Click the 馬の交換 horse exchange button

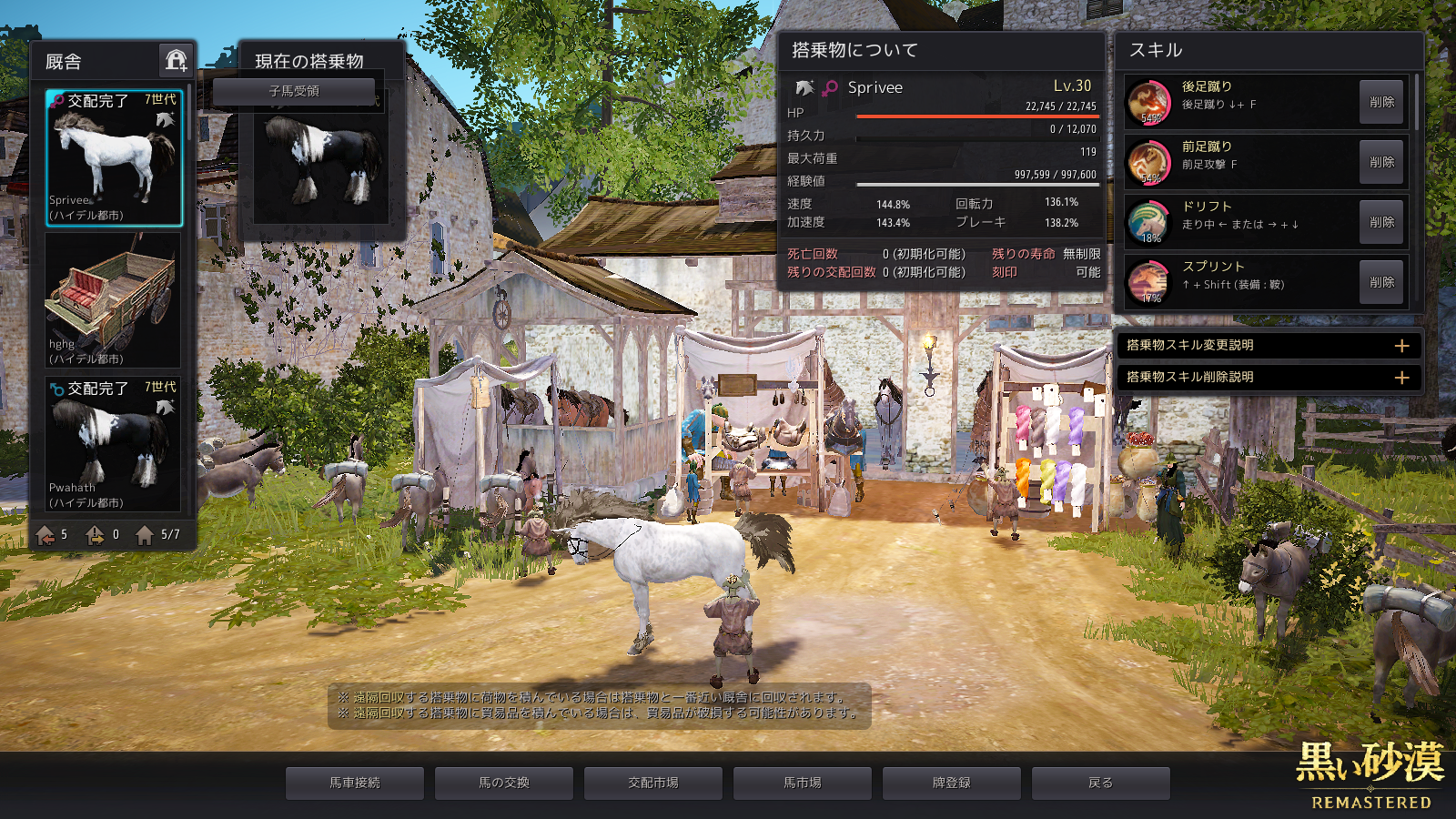tap(504, 783)
